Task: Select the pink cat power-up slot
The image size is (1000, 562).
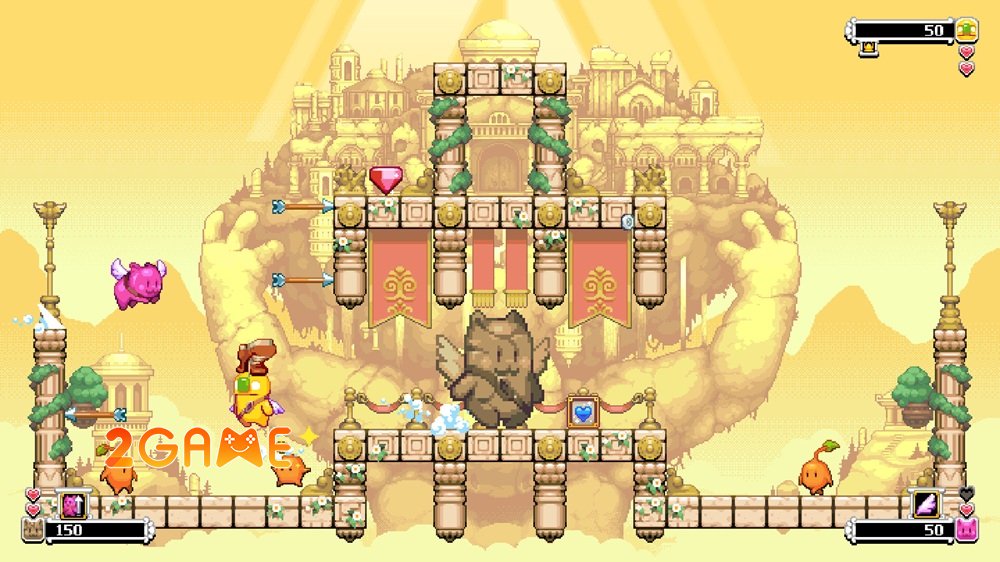Action: [73, 505]
